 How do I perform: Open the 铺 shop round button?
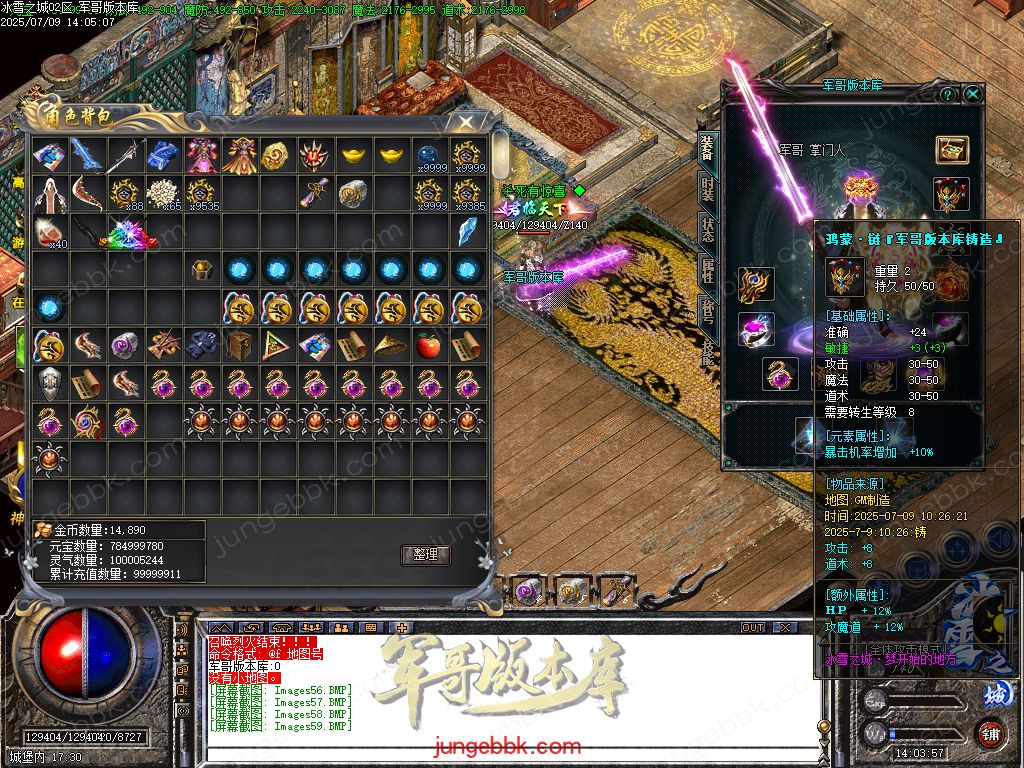tap(991, 734)
